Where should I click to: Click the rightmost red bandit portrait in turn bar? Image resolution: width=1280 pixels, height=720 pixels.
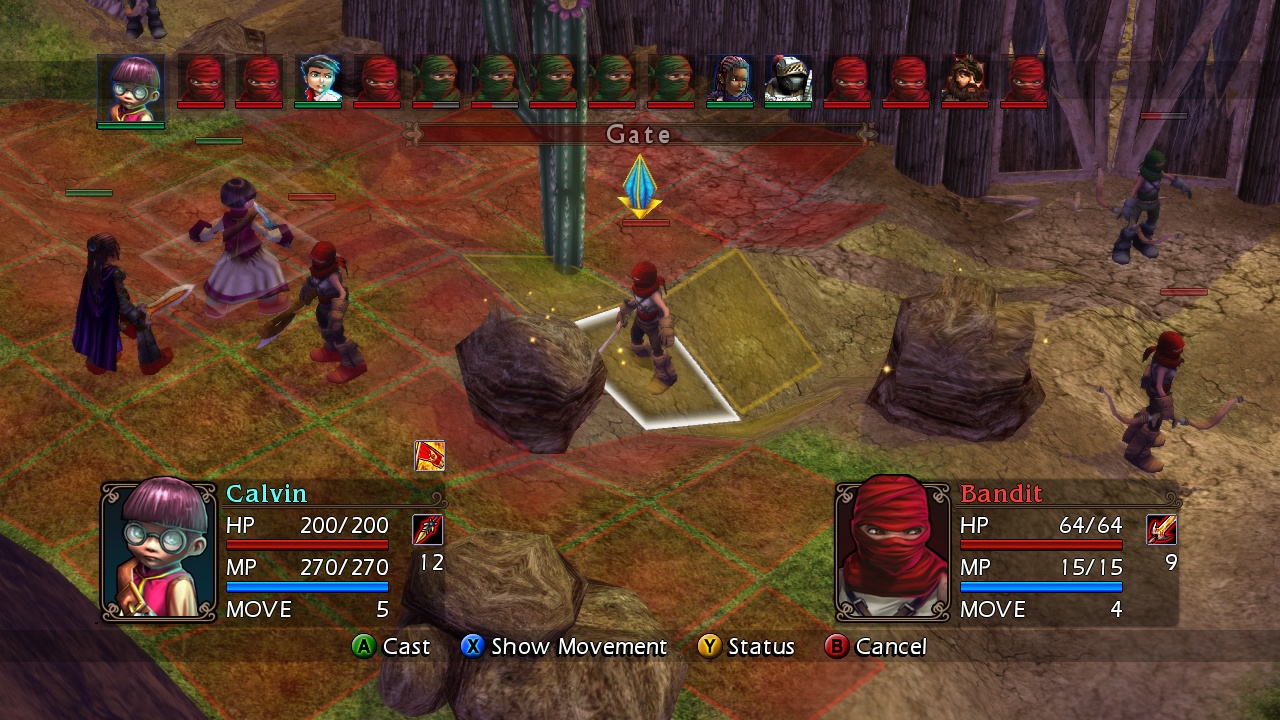pyautogui.click(x=1025, y=80)
